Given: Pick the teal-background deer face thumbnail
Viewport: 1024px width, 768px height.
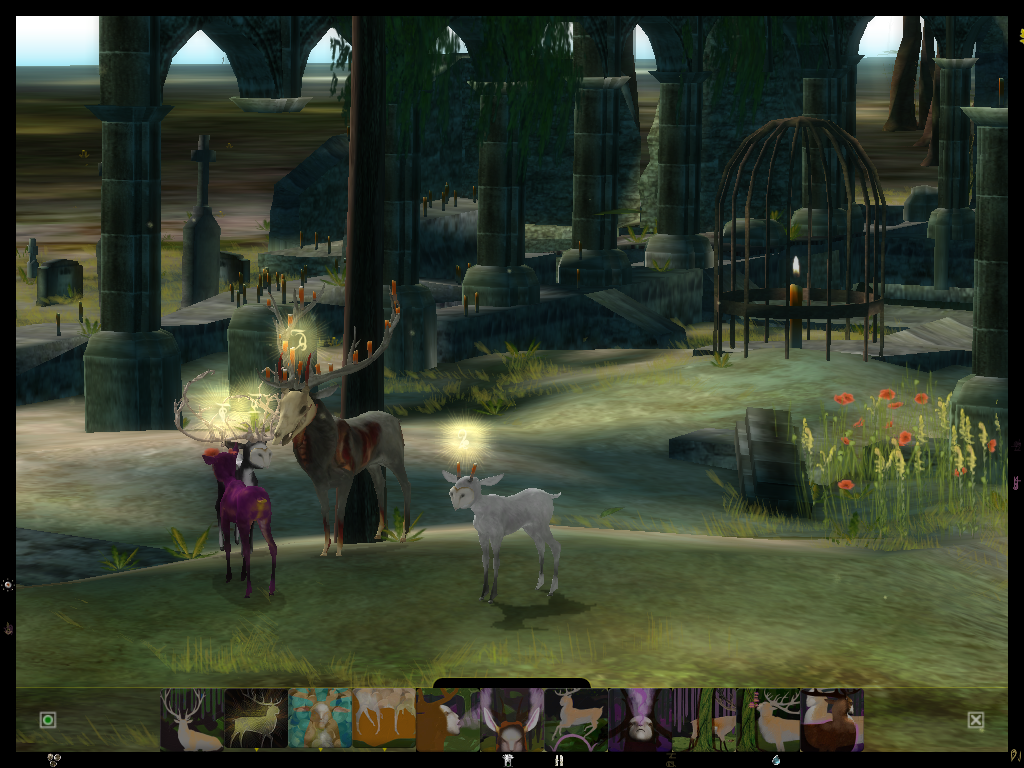Looking at the screenshot, I should 320,719.
